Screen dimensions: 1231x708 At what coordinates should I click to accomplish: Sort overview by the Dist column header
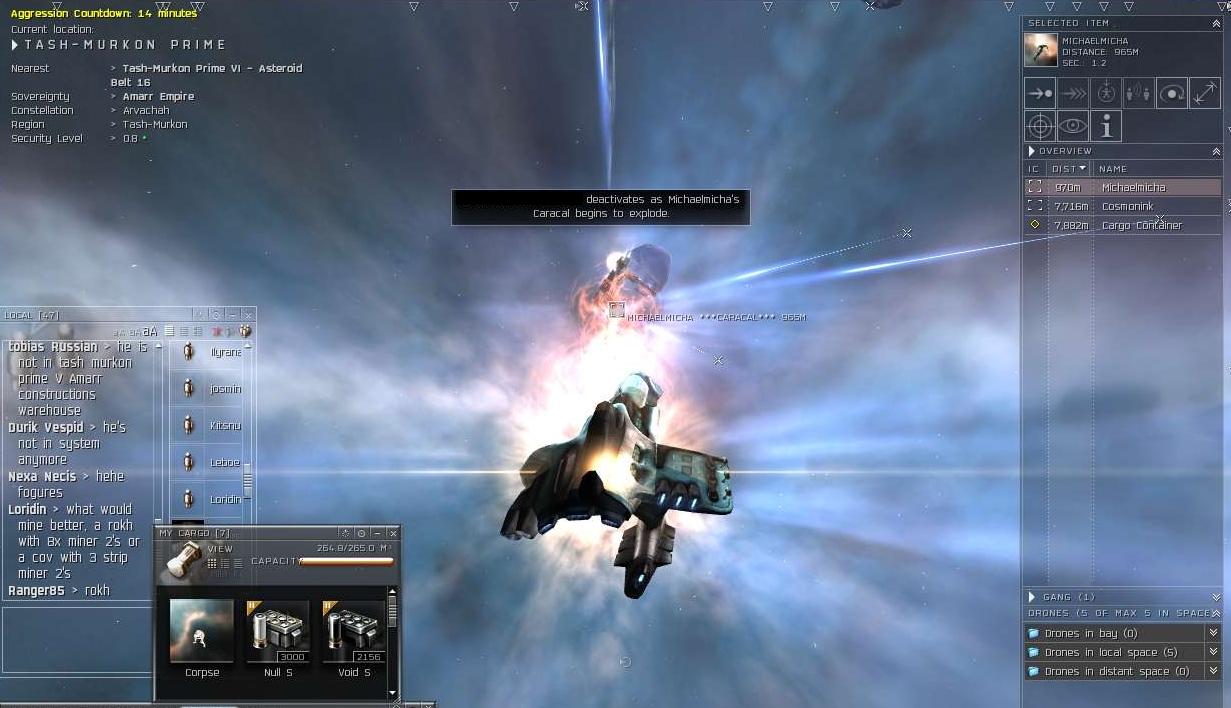coord(1068,169)
